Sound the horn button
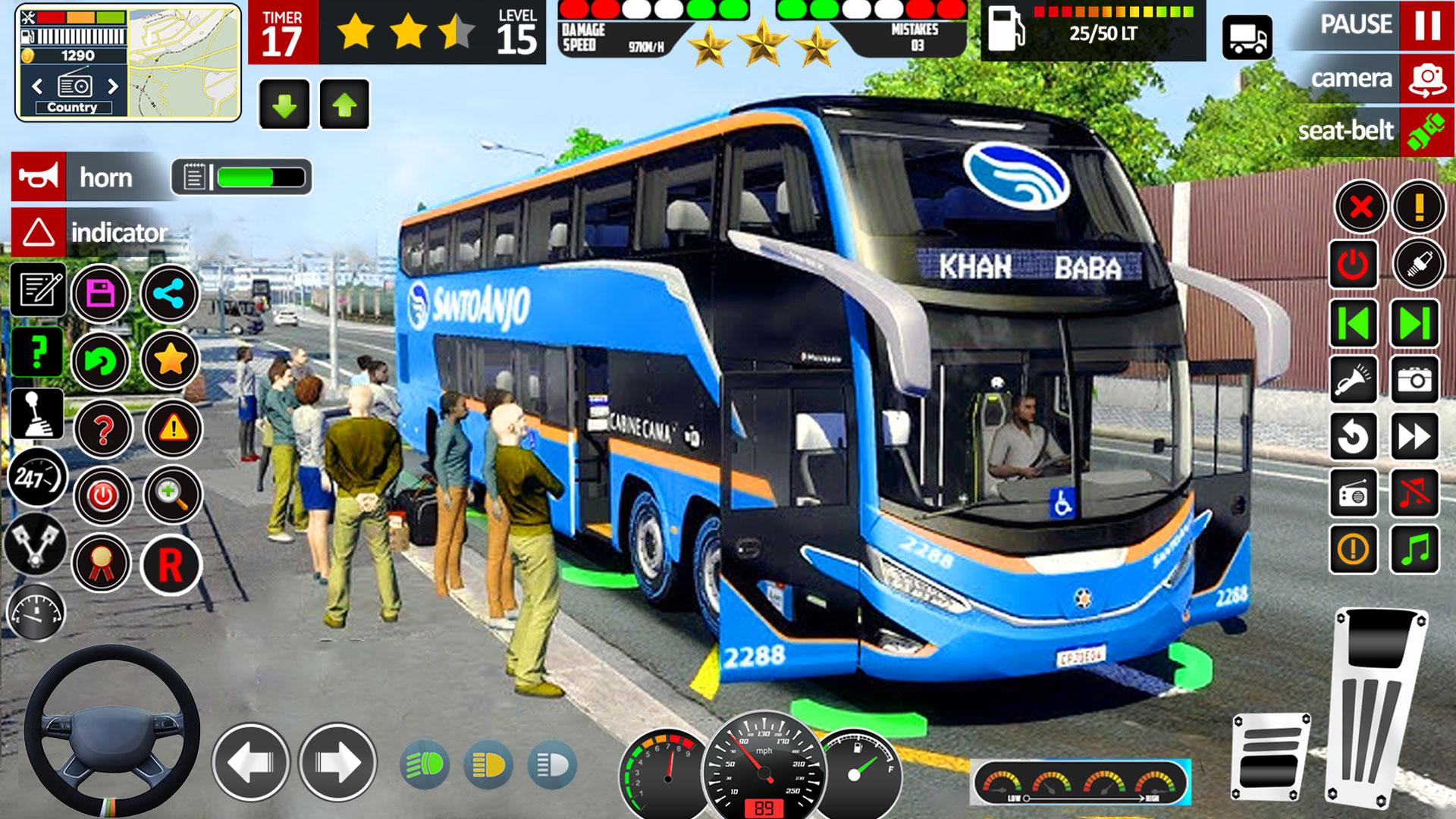Image resolution: width=1456 pixels, height=819 pixels. pos(38,177)
